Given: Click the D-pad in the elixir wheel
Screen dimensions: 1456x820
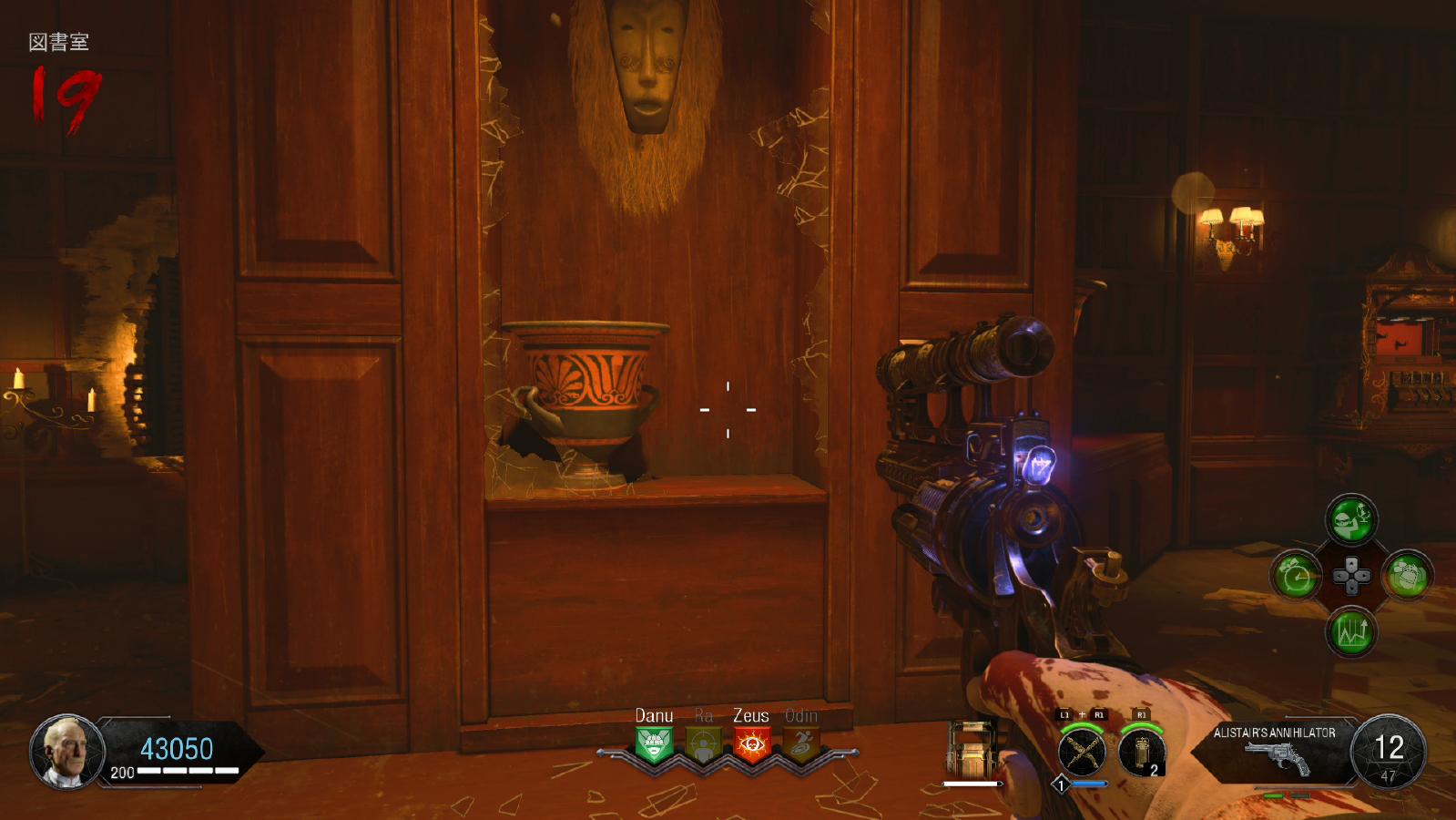Looking at the screenshot, I should (1351, 576).
